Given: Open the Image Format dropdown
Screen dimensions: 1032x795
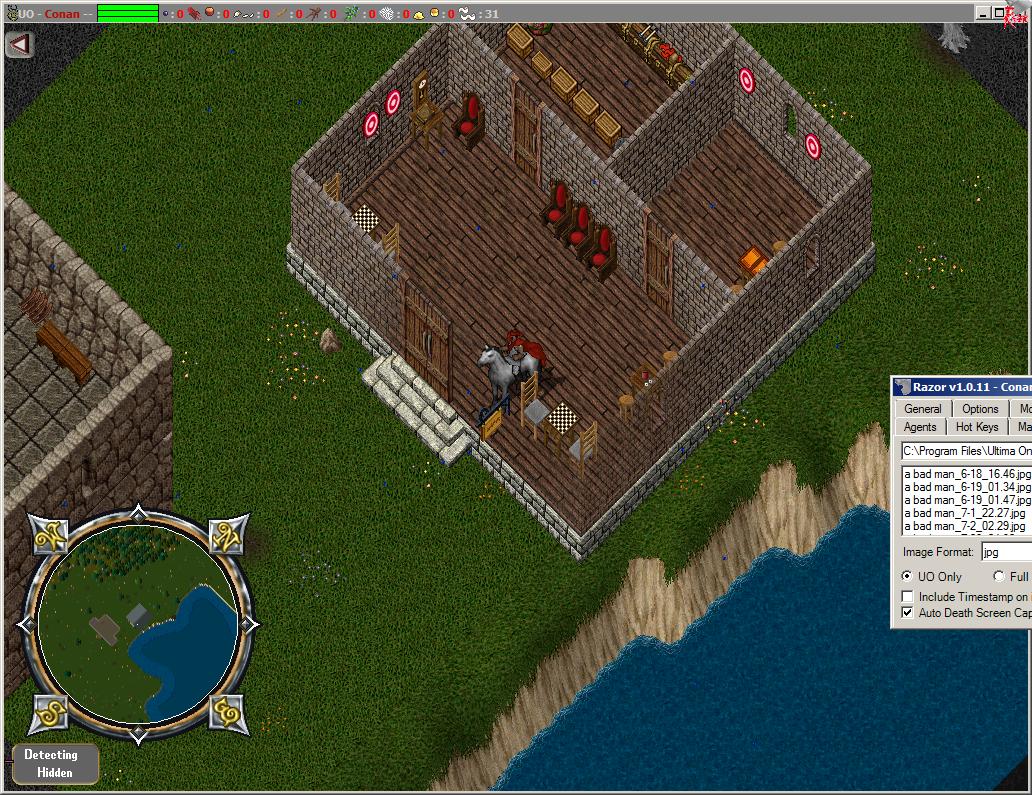Looking at the screenshot, I should (1005, 552).
